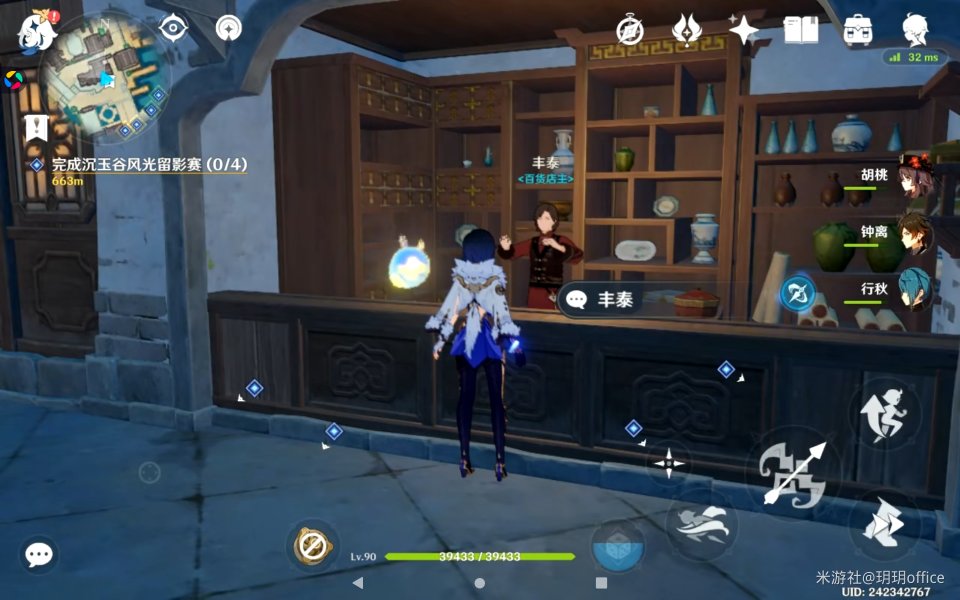Image resolution: width=960 pixels, height=600 pixels.
Task: Open the character profile screen
Action: coord(915,29)
